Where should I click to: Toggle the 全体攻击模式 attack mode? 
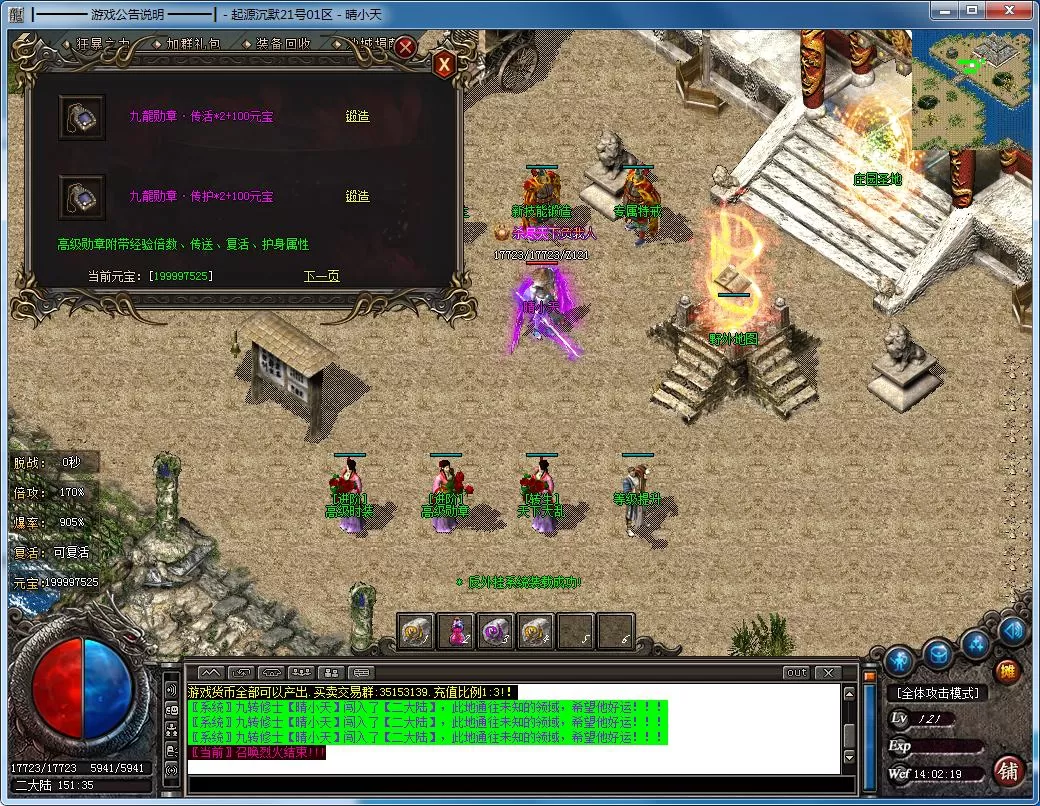[x=936, y=692]
